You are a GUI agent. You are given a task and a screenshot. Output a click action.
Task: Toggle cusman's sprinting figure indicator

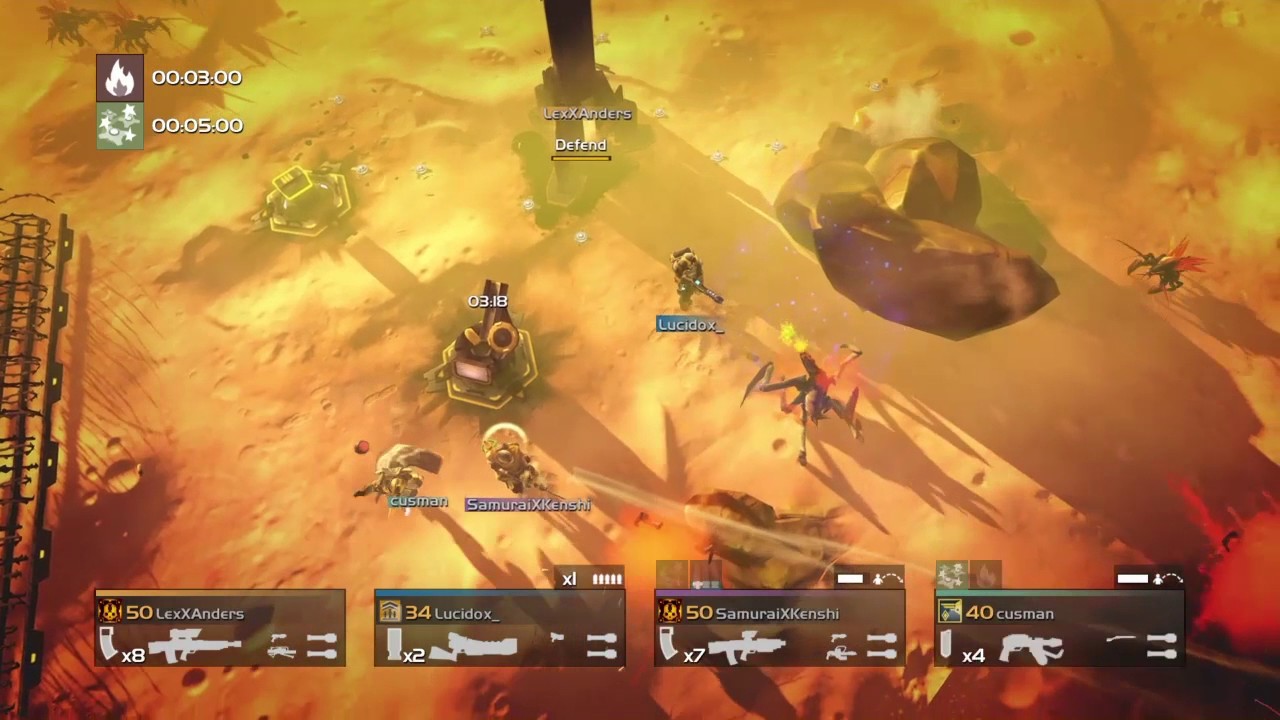pyautogui.click(x=1159, y=580)
